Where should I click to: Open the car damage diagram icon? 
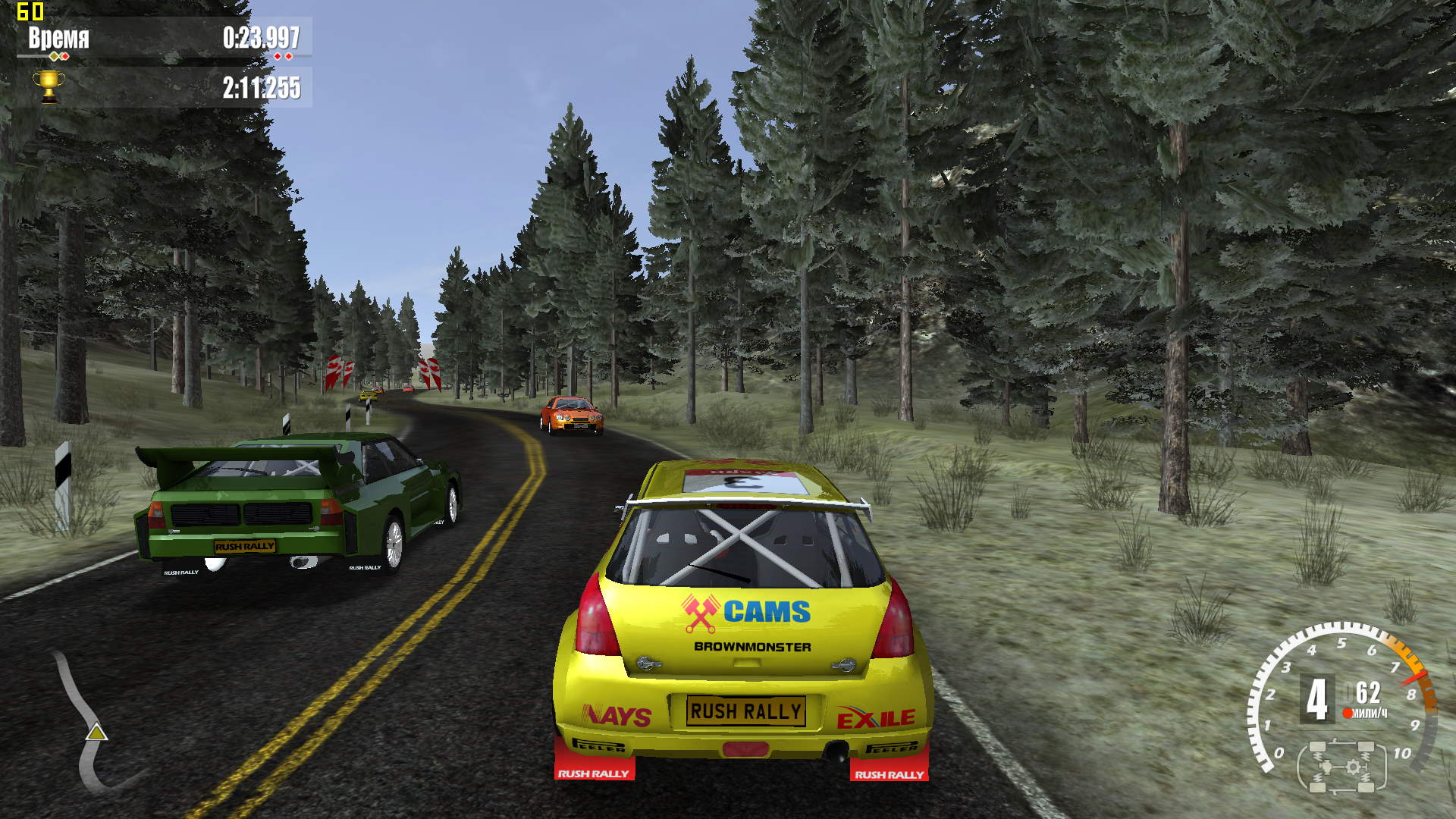pyautogui.click(x=1341, y=767)
